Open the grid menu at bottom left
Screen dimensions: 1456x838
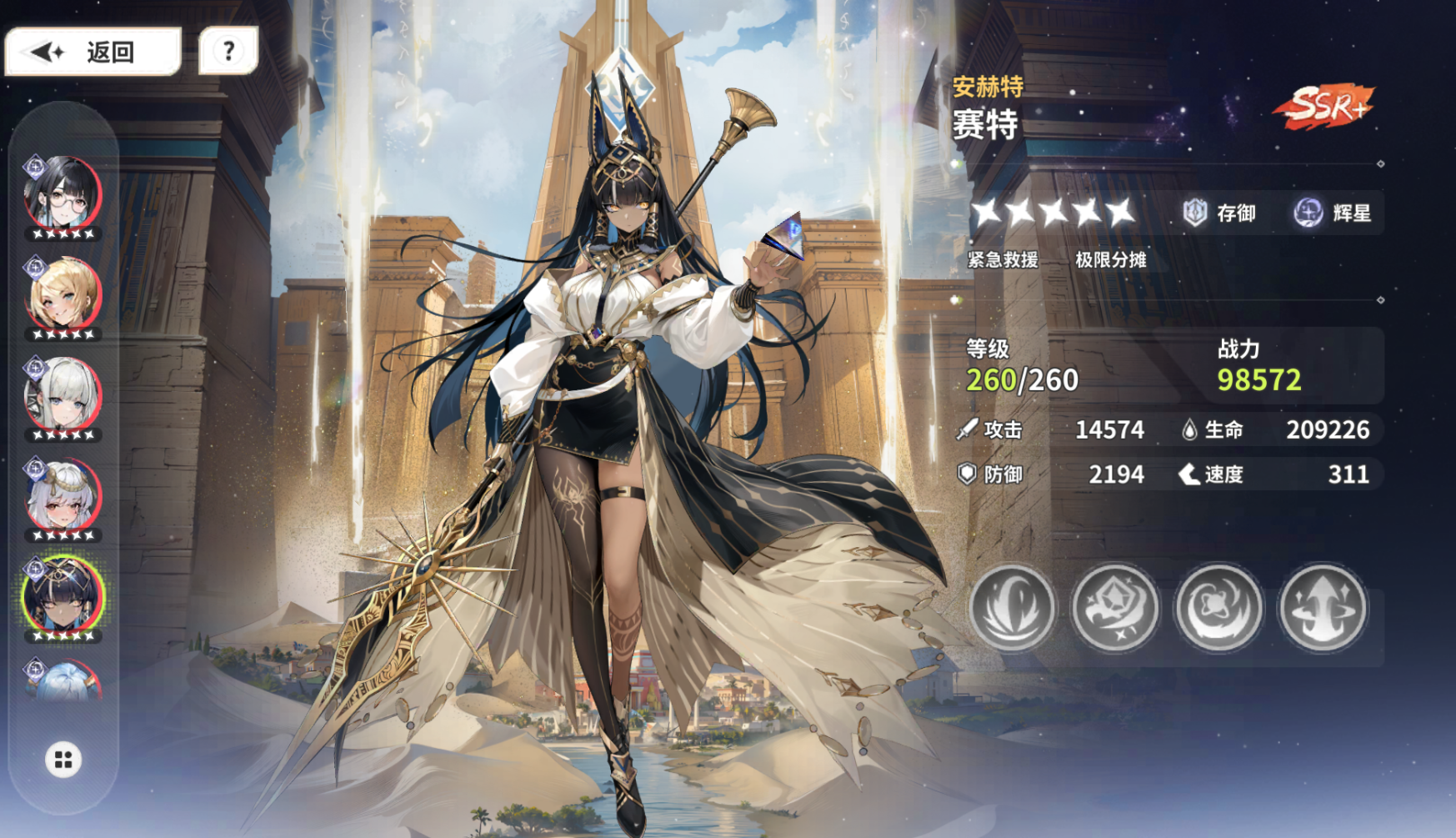click(63, 760)
